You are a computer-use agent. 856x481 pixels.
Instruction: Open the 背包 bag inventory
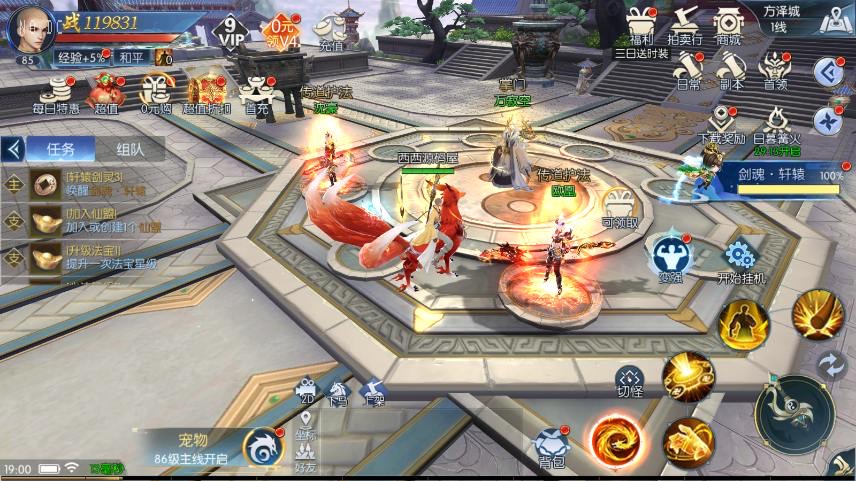tap(551, 447)
